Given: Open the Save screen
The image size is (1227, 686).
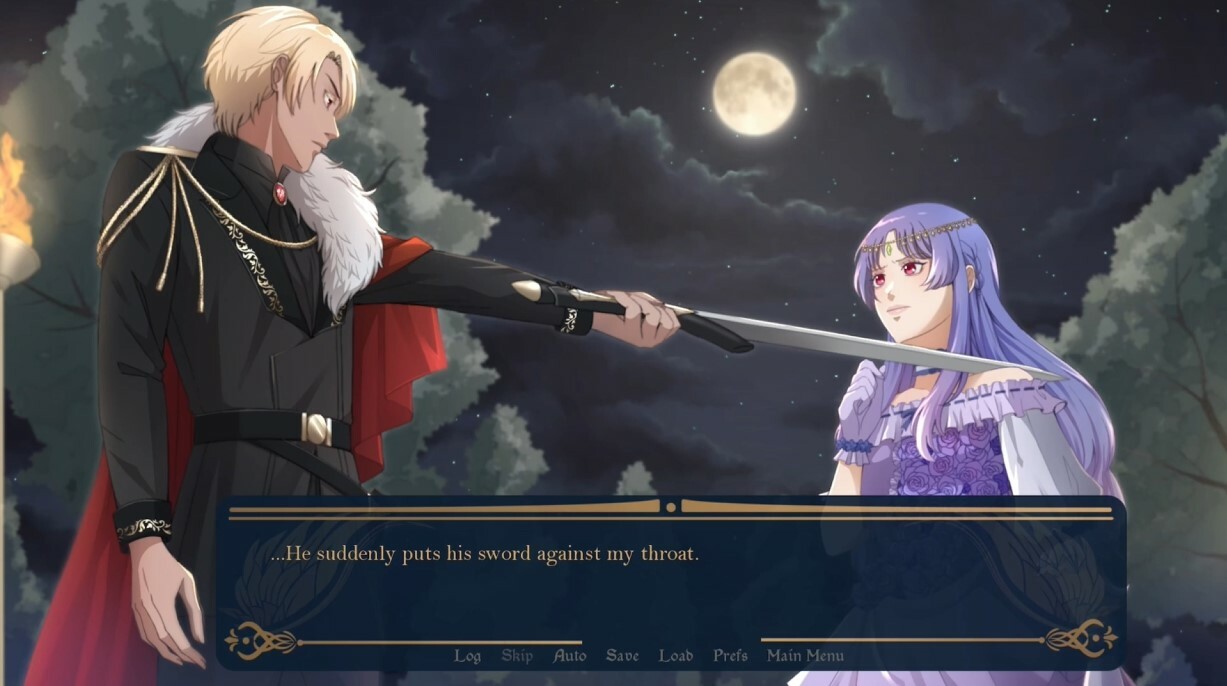Looking at the screenshot, I should pyautogui.click(x=622, y=656).
